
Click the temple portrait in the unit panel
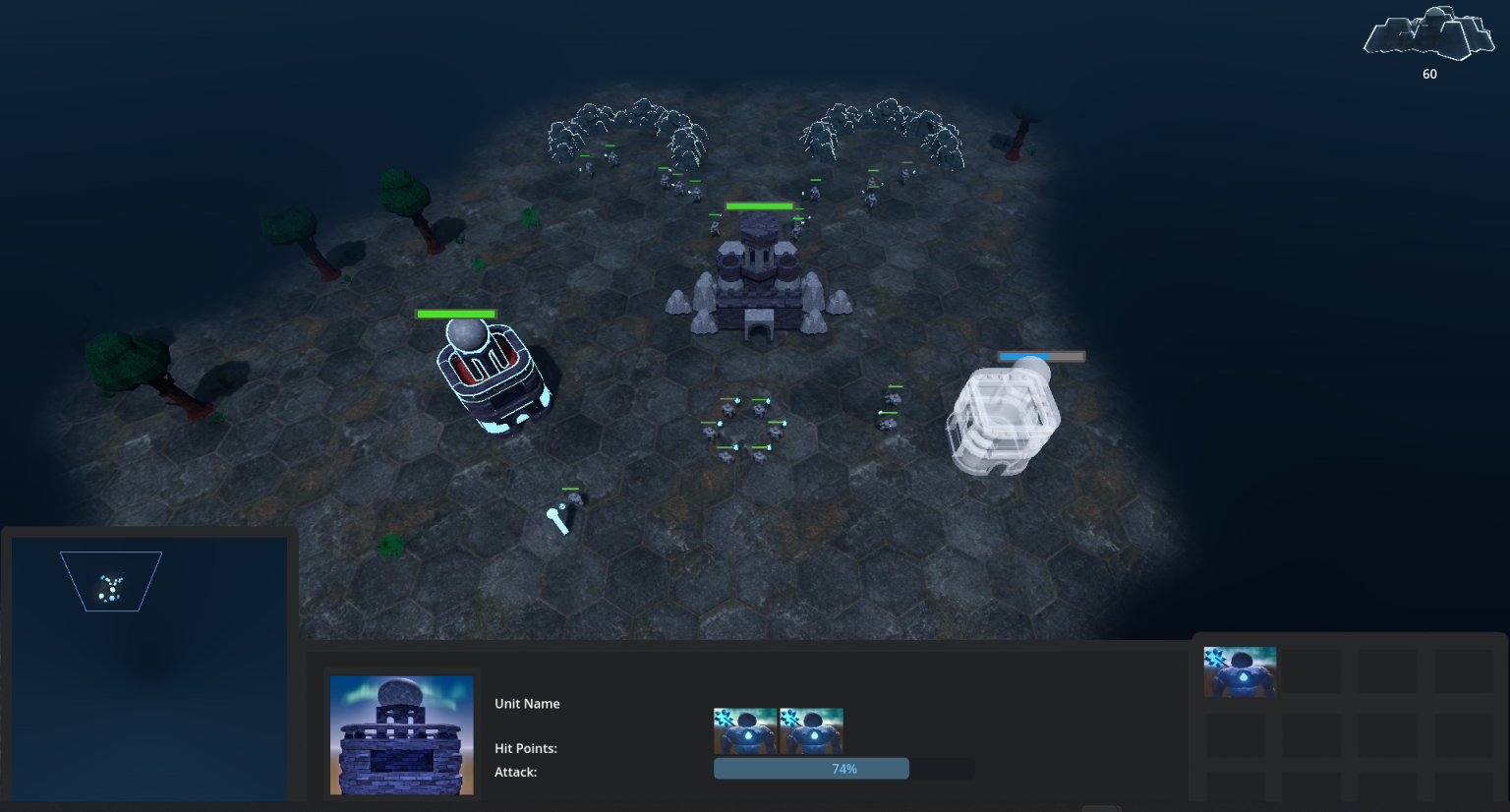(x=401, y=734)
